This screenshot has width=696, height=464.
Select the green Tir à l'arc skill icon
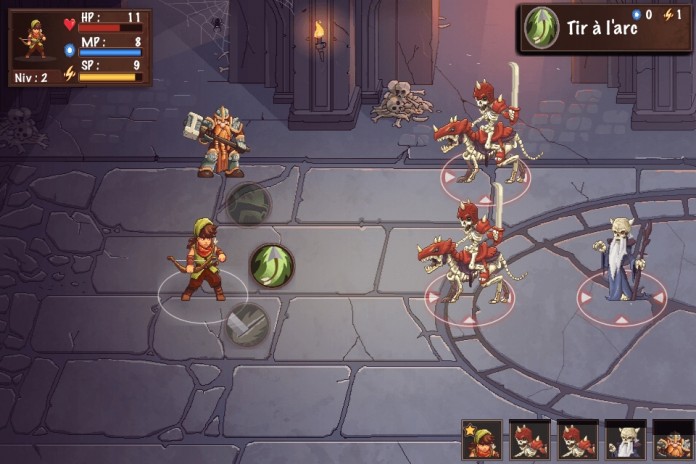click(271, 265)
